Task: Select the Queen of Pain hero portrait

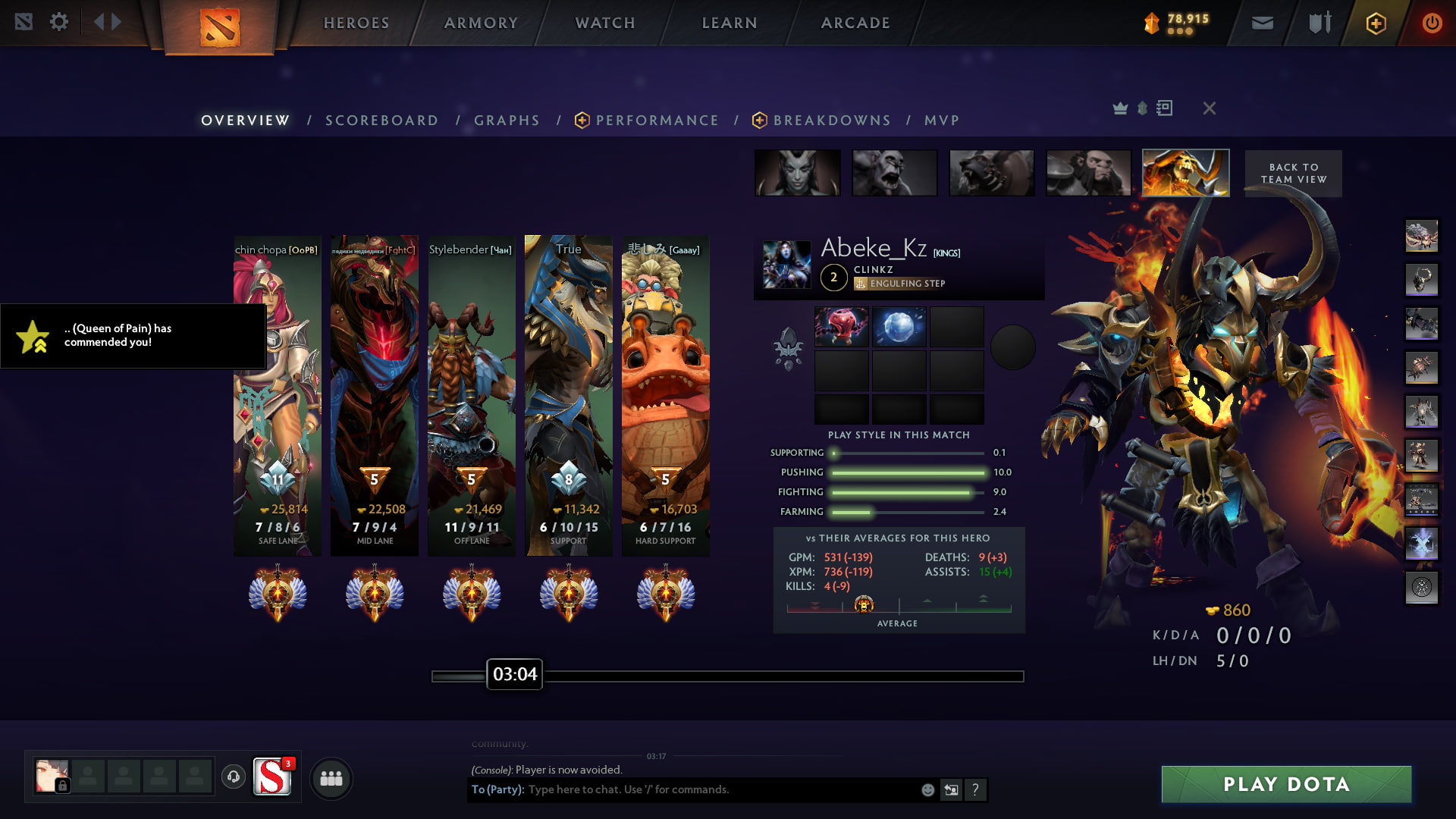Action: pyautogui.click(x=797, y=173)
